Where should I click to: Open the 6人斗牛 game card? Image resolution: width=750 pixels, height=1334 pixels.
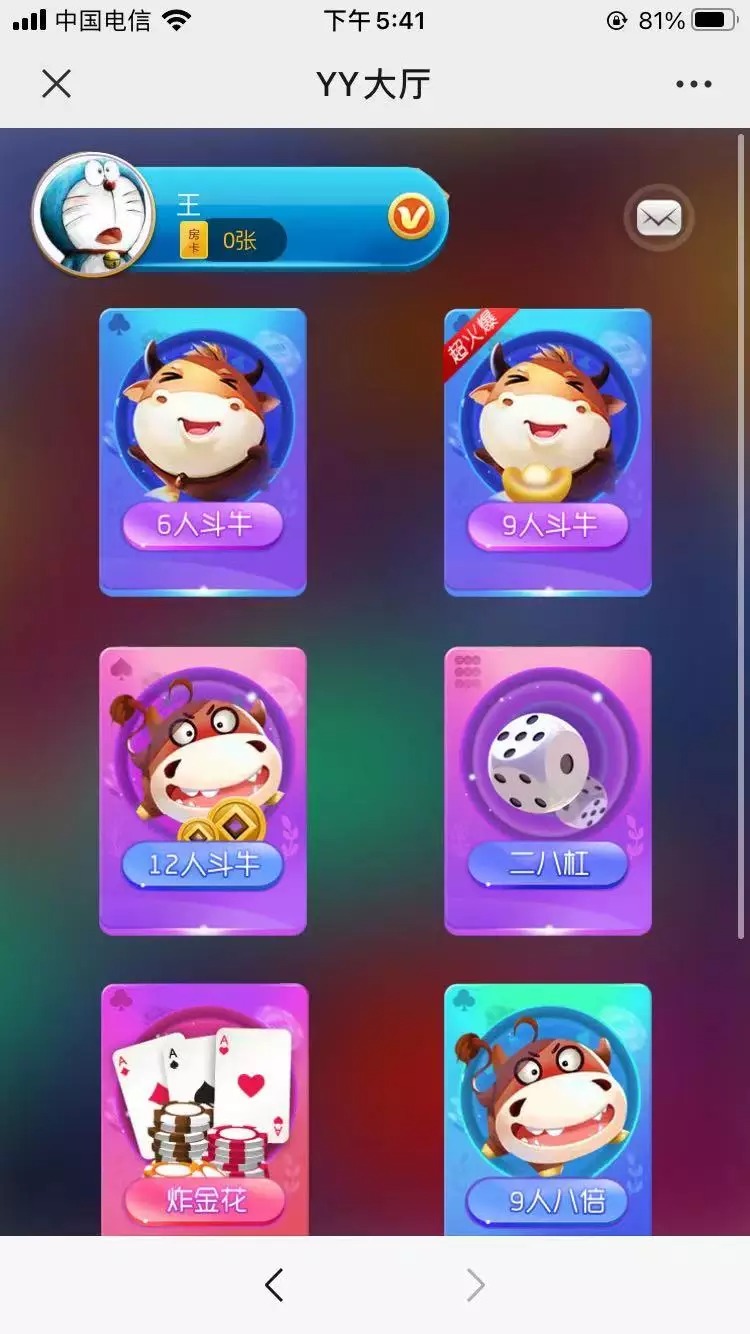coord(203,452)
